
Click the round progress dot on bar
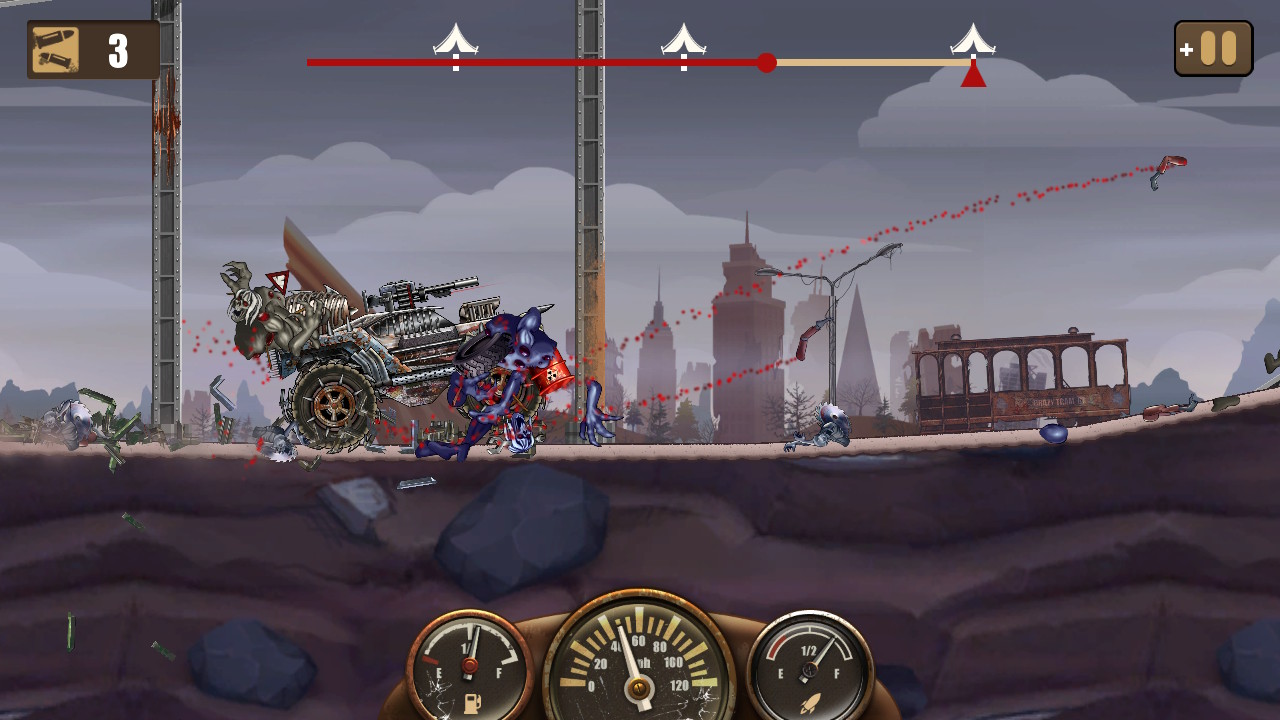click(768, 63)
